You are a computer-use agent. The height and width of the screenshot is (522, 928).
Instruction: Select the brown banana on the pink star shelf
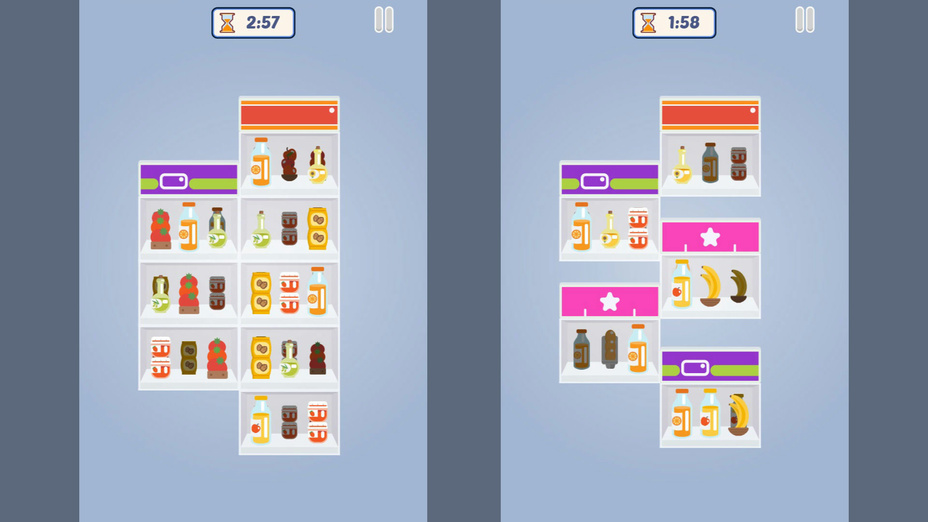pos(738,286)
